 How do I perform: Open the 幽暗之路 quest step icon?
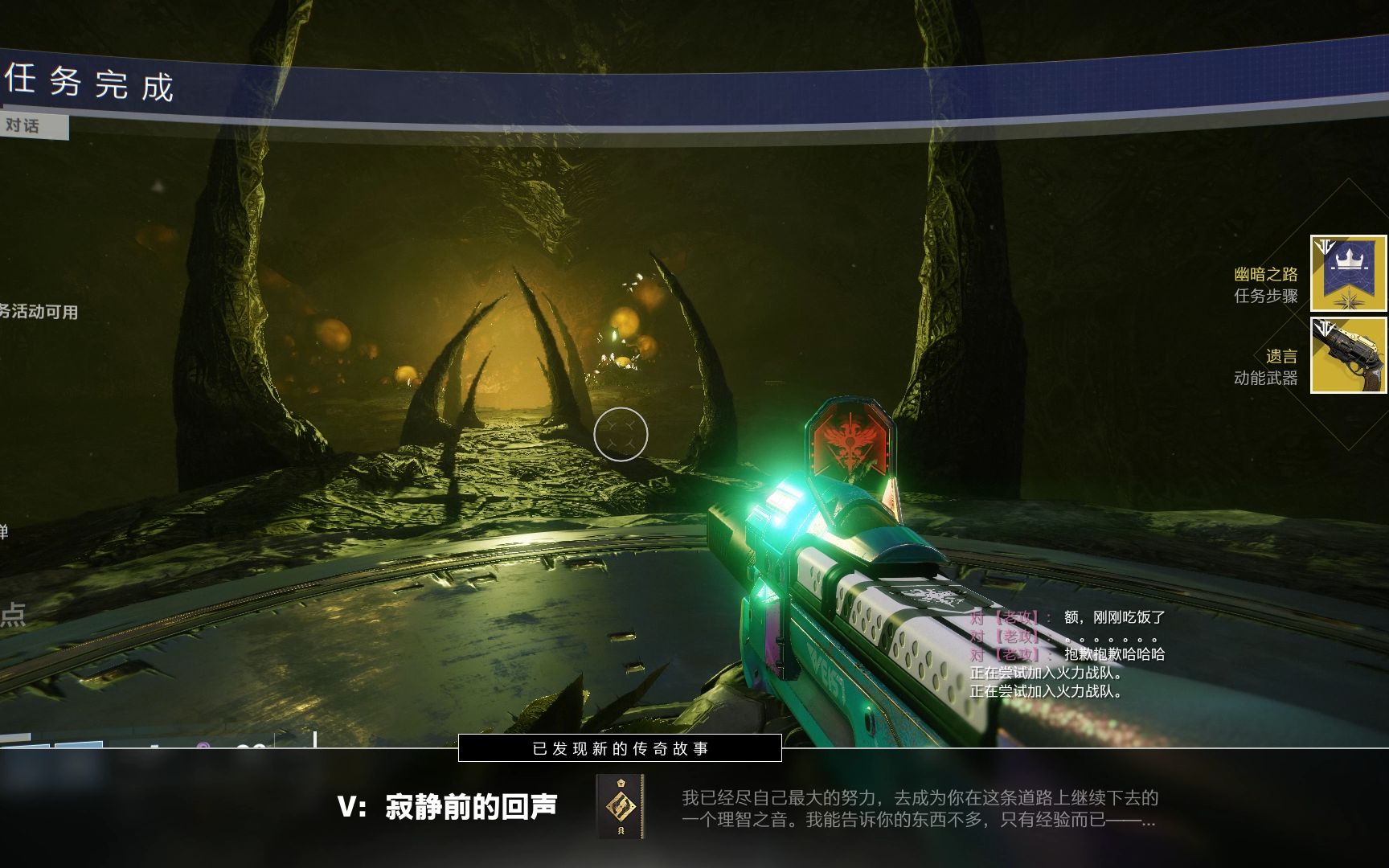coord(1348,273)
